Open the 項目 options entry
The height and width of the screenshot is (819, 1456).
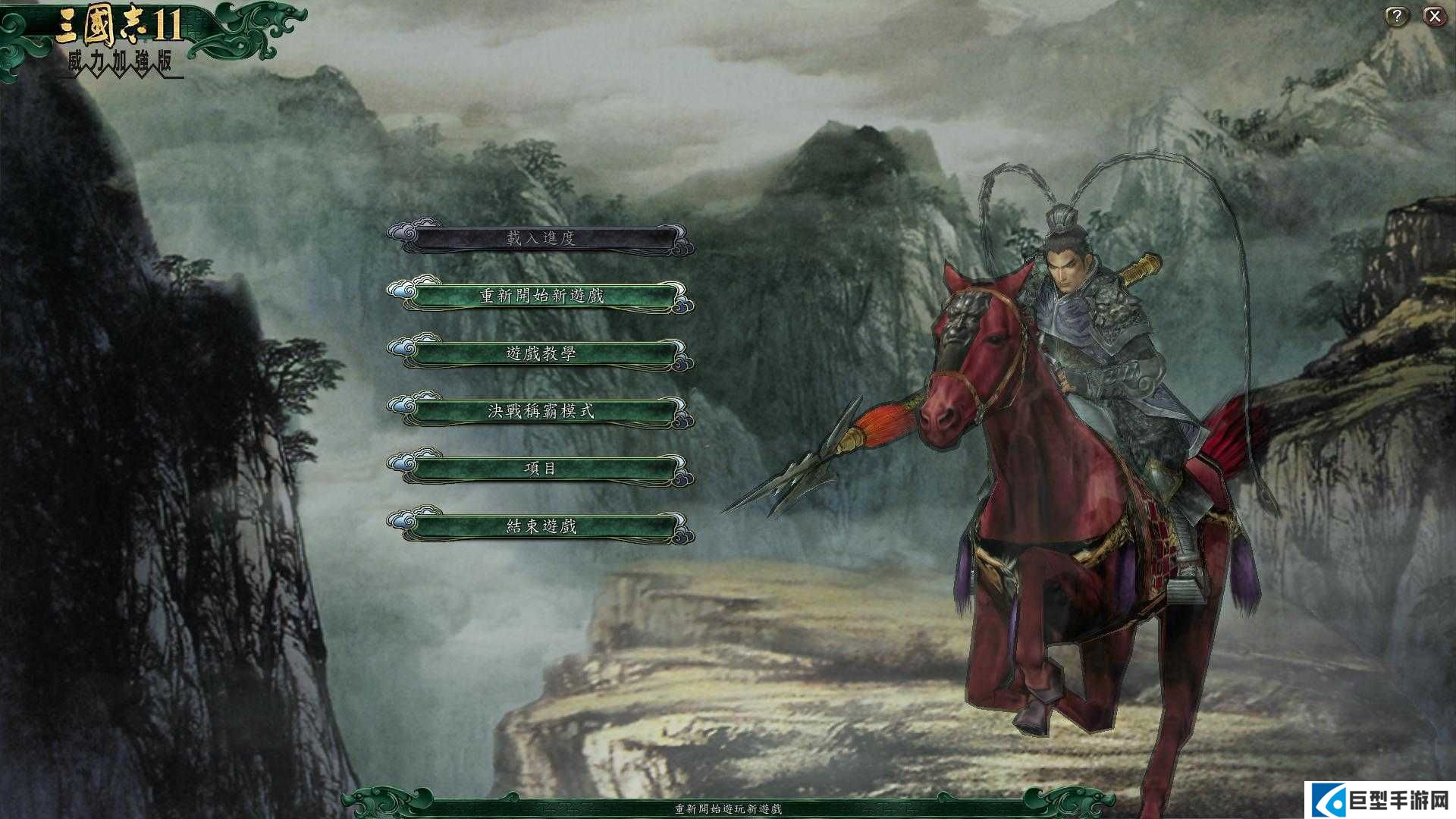click(541, 469)
